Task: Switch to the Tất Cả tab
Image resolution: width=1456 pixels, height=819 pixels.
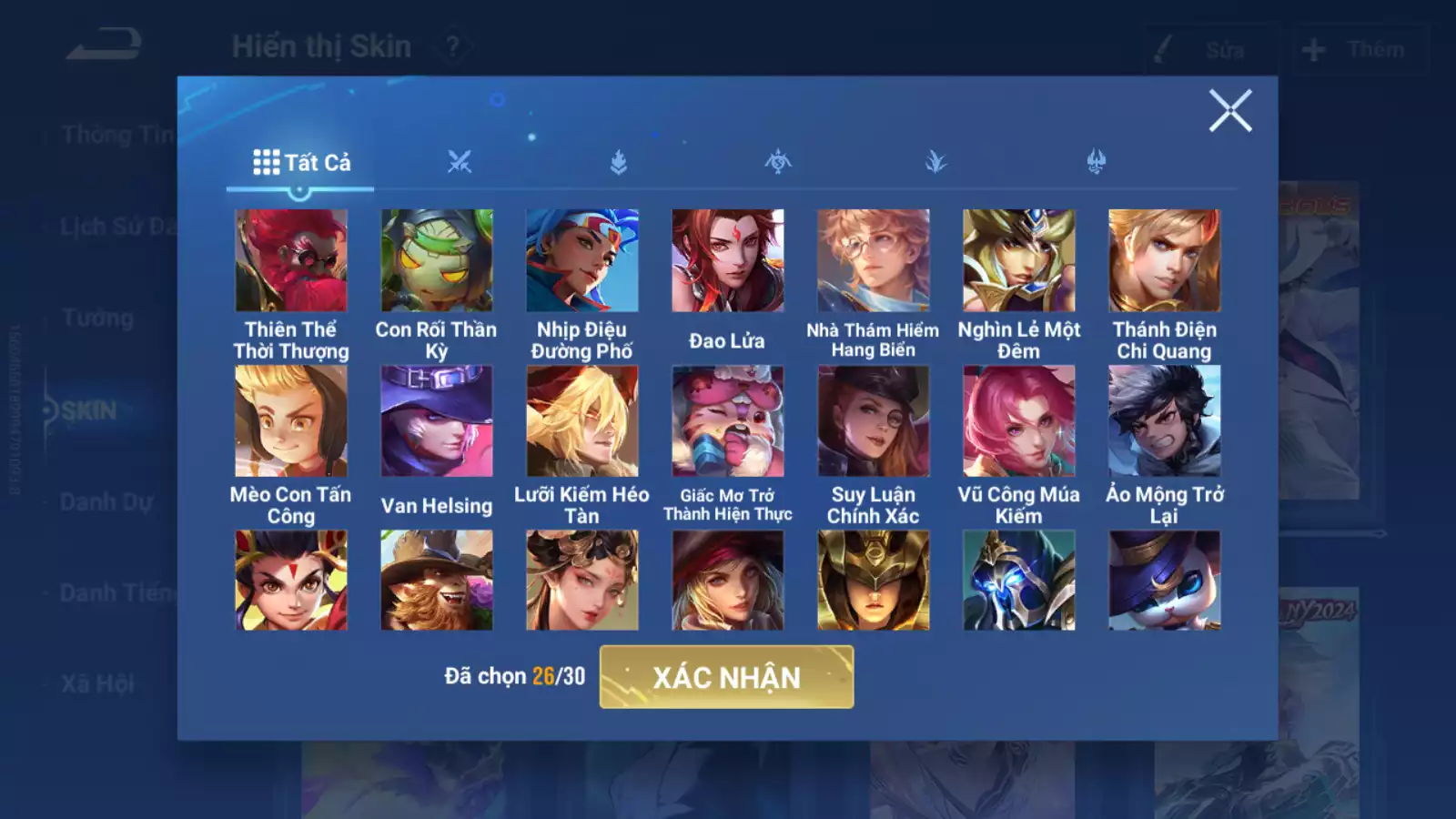Action: tap(301, 161)
